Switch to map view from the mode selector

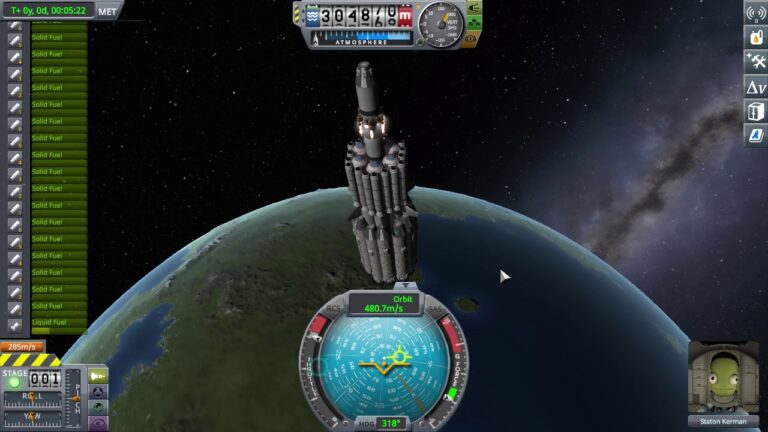click(x=99, y=408)
